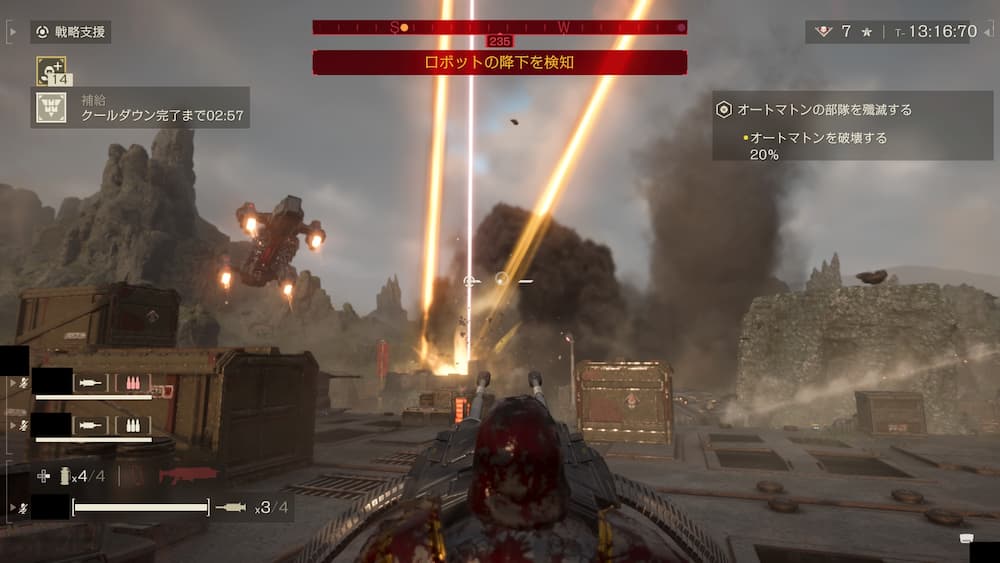Select the 補給 resupply stratagem
This screenshot has width=1000, height=563.
51,107
